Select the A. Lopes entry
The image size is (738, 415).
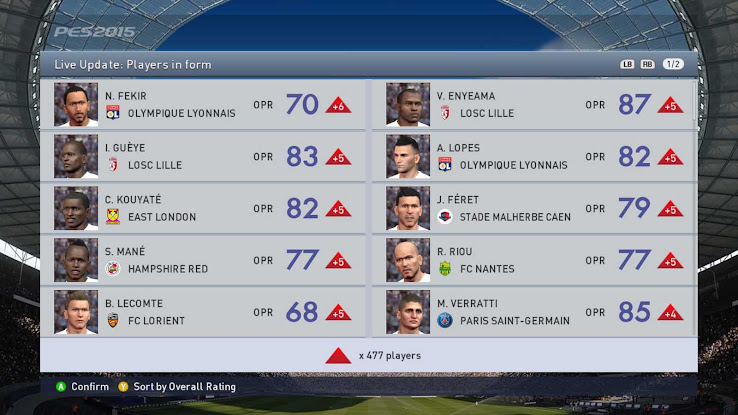coord(535,156)
